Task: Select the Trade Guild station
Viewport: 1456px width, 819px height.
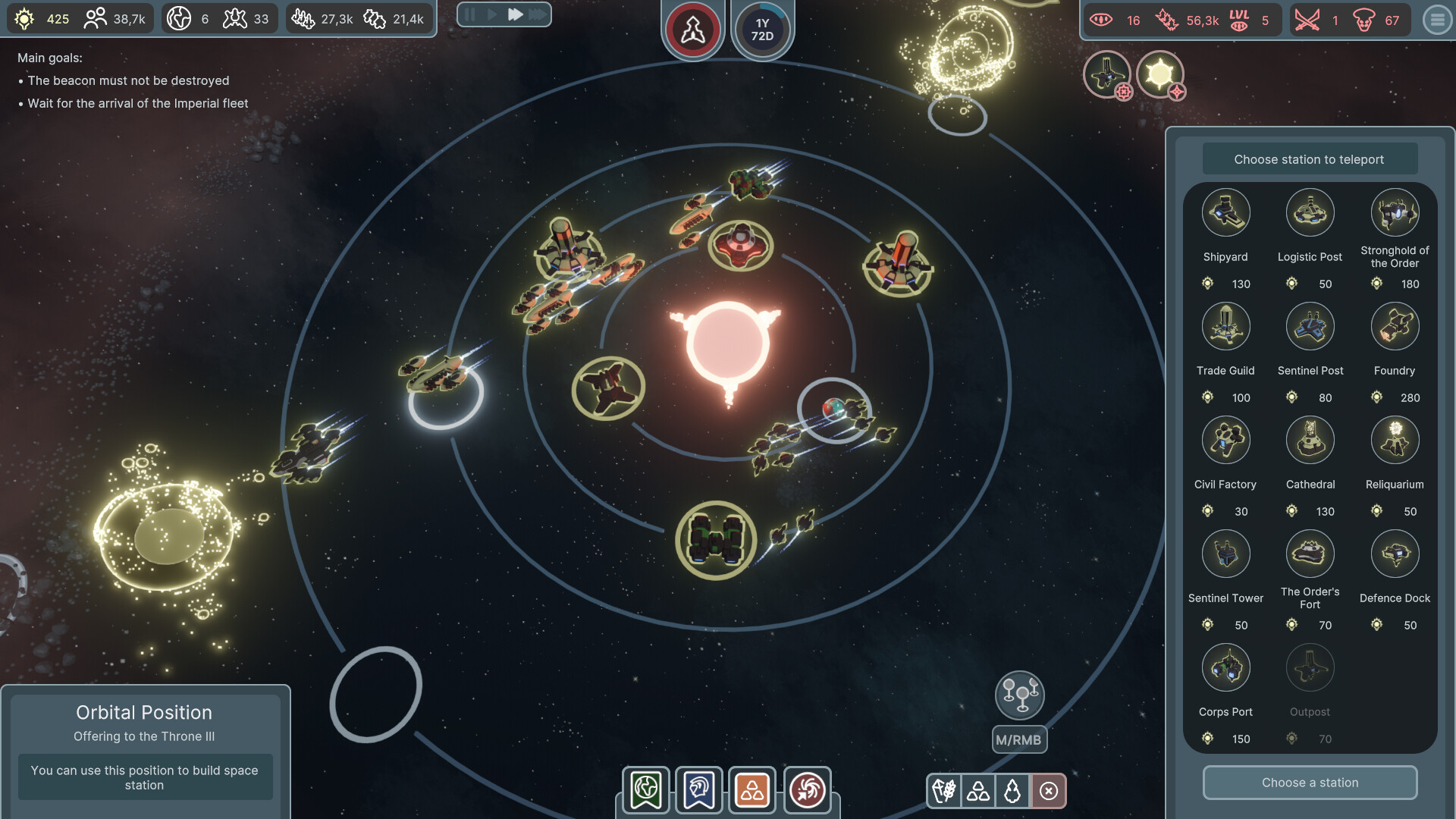Action: click(x=1225, y=327)
